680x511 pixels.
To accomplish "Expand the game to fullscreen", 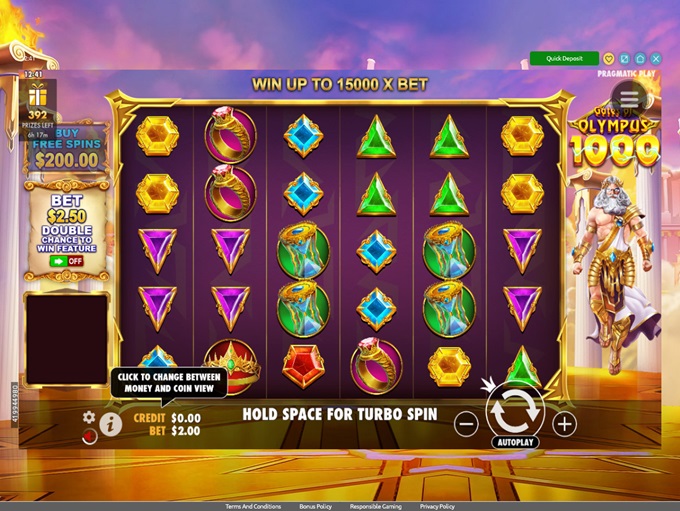I will pyautogui.click(x=625, y=59).
